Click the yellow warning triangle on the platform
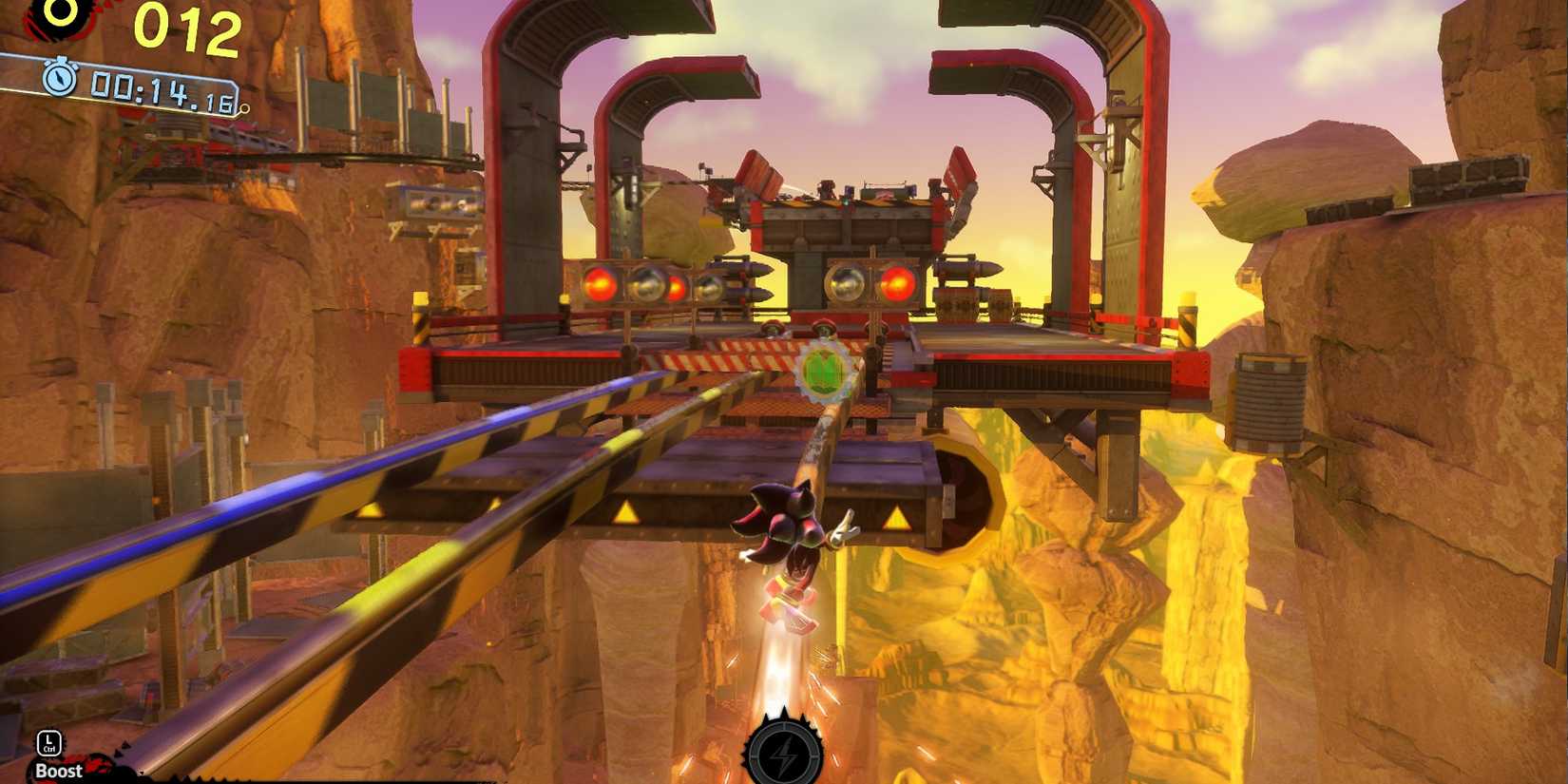Viewport: 1568px width, 784px height. point(626,512)
